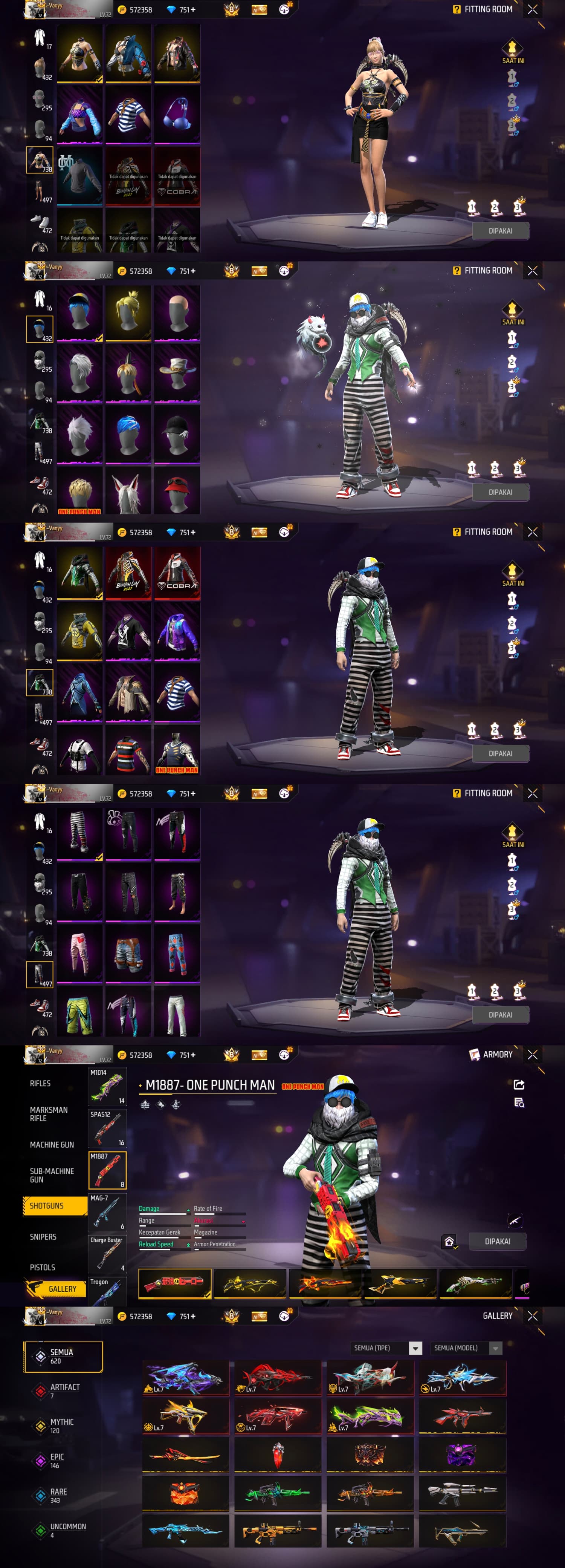This screenshot has width=565, height=1568.
Task: Choose the SUB-MACHINE GUN category
Action: point(52,1175)
